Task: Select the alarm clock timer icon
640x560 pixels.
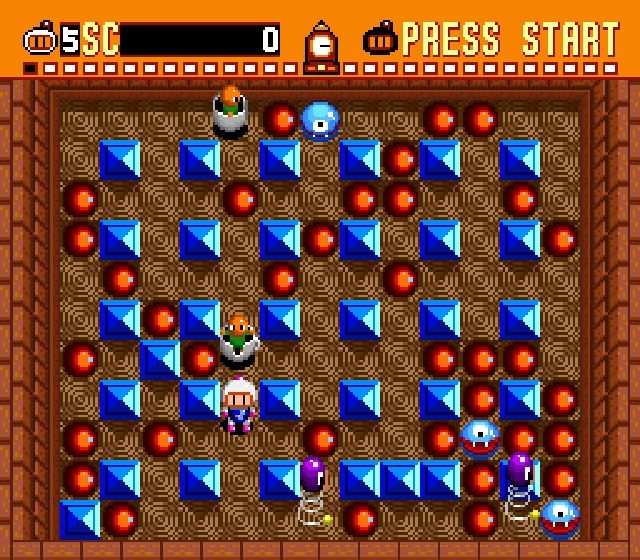Action: point(321,45)
